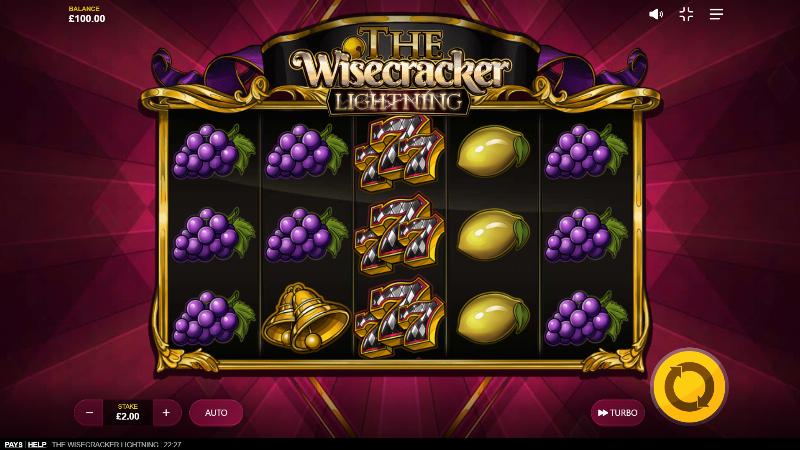This screenshot has height=450, width=800.
Task: Toggle fullscreen mode icon
Action: click(x=686, y=14)
